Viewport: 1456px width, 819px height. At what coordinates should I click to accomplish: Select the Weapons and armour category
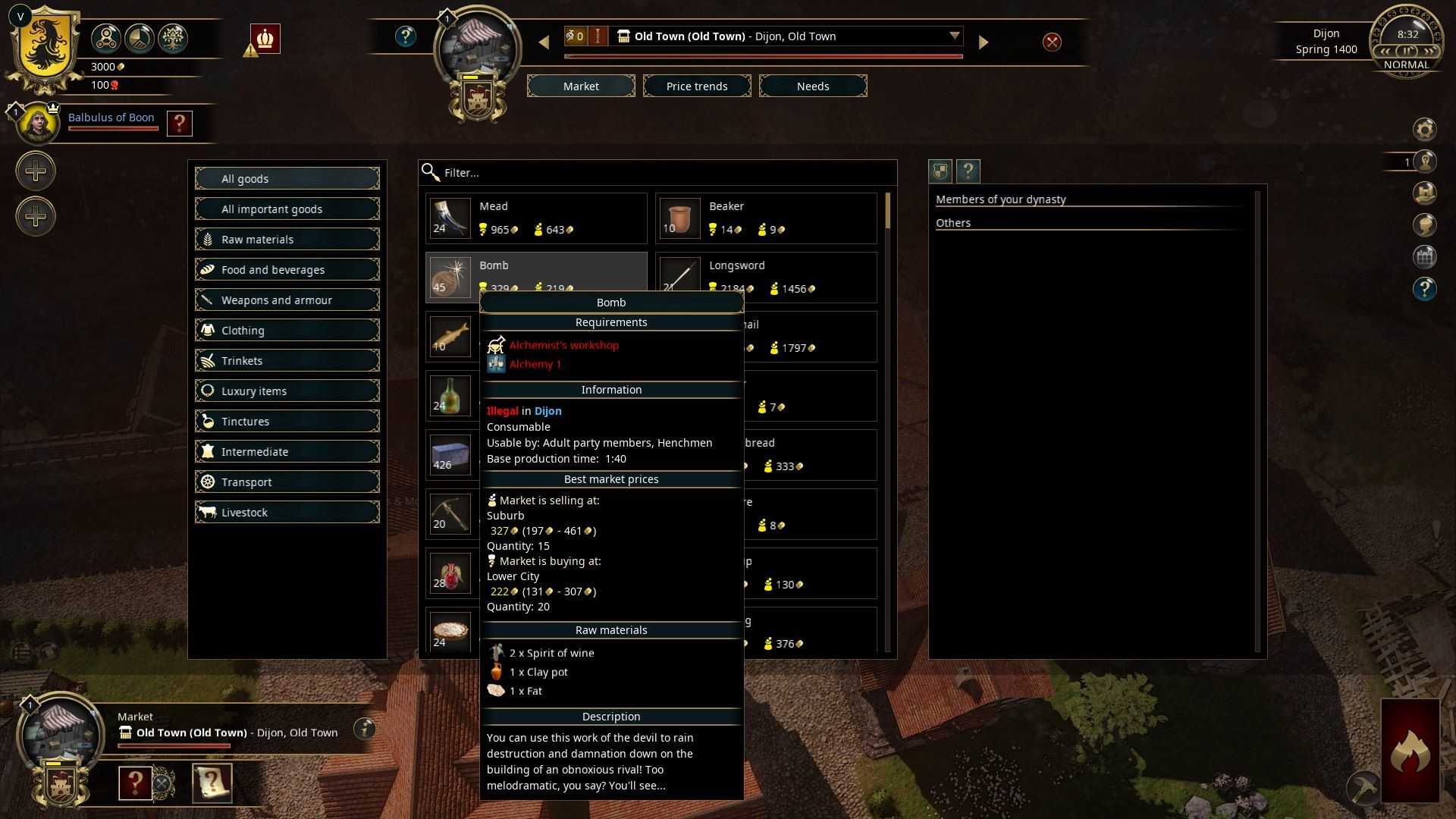pos(287,300)
